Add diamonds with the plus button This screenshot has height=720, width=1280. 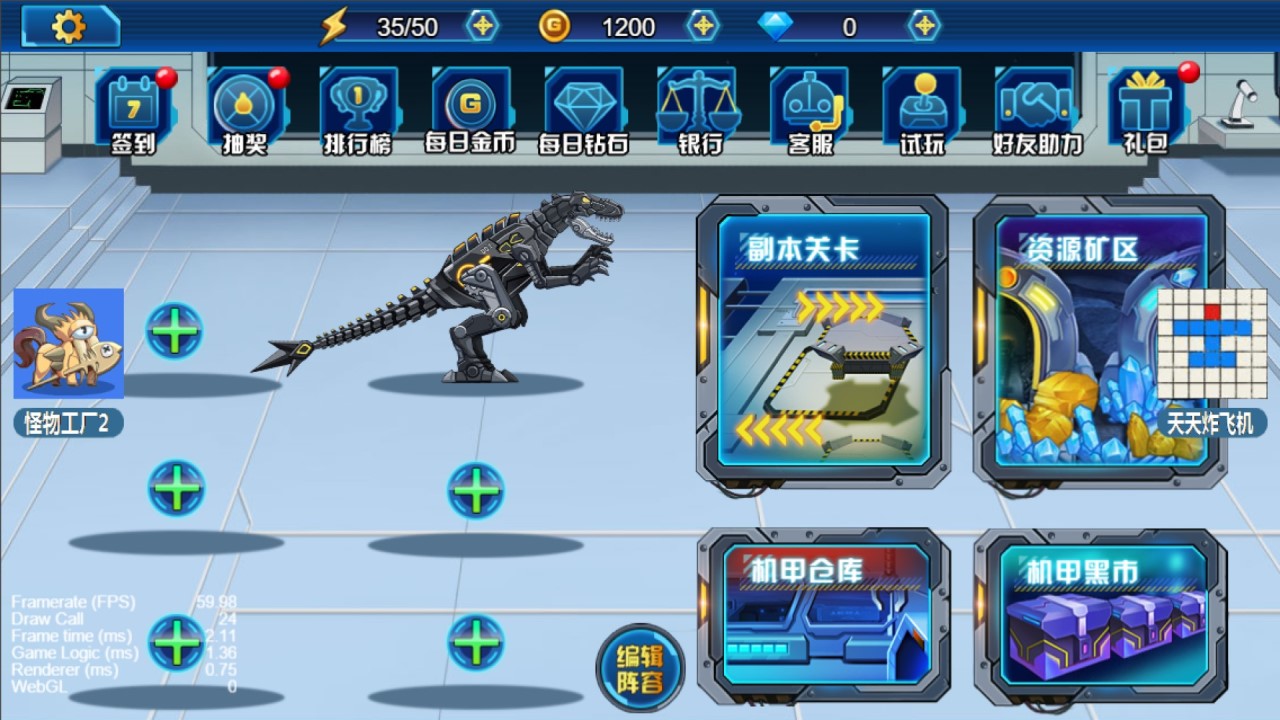[924, 26]
